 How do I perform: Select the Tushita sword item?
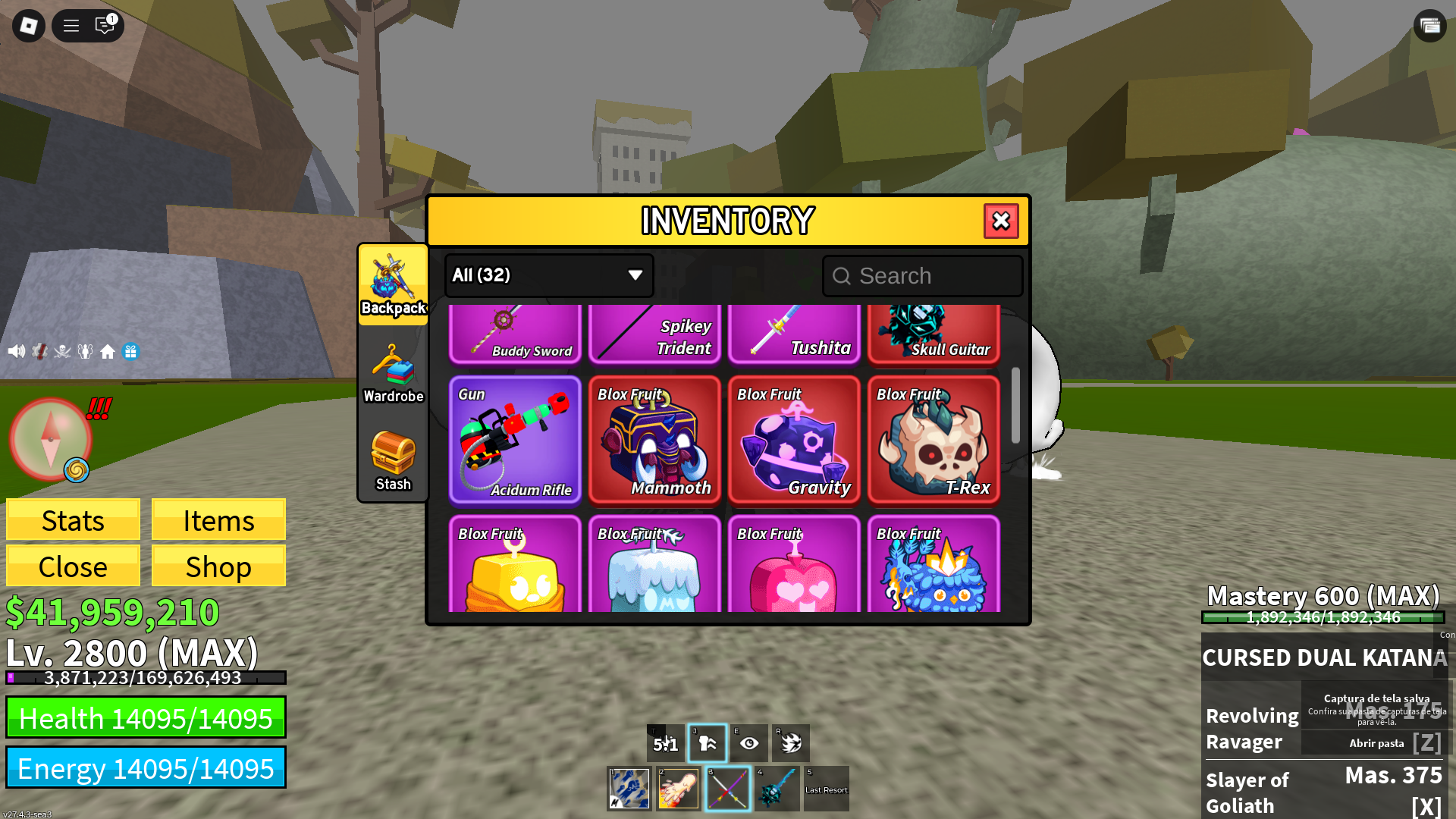(x=794, y=334)
